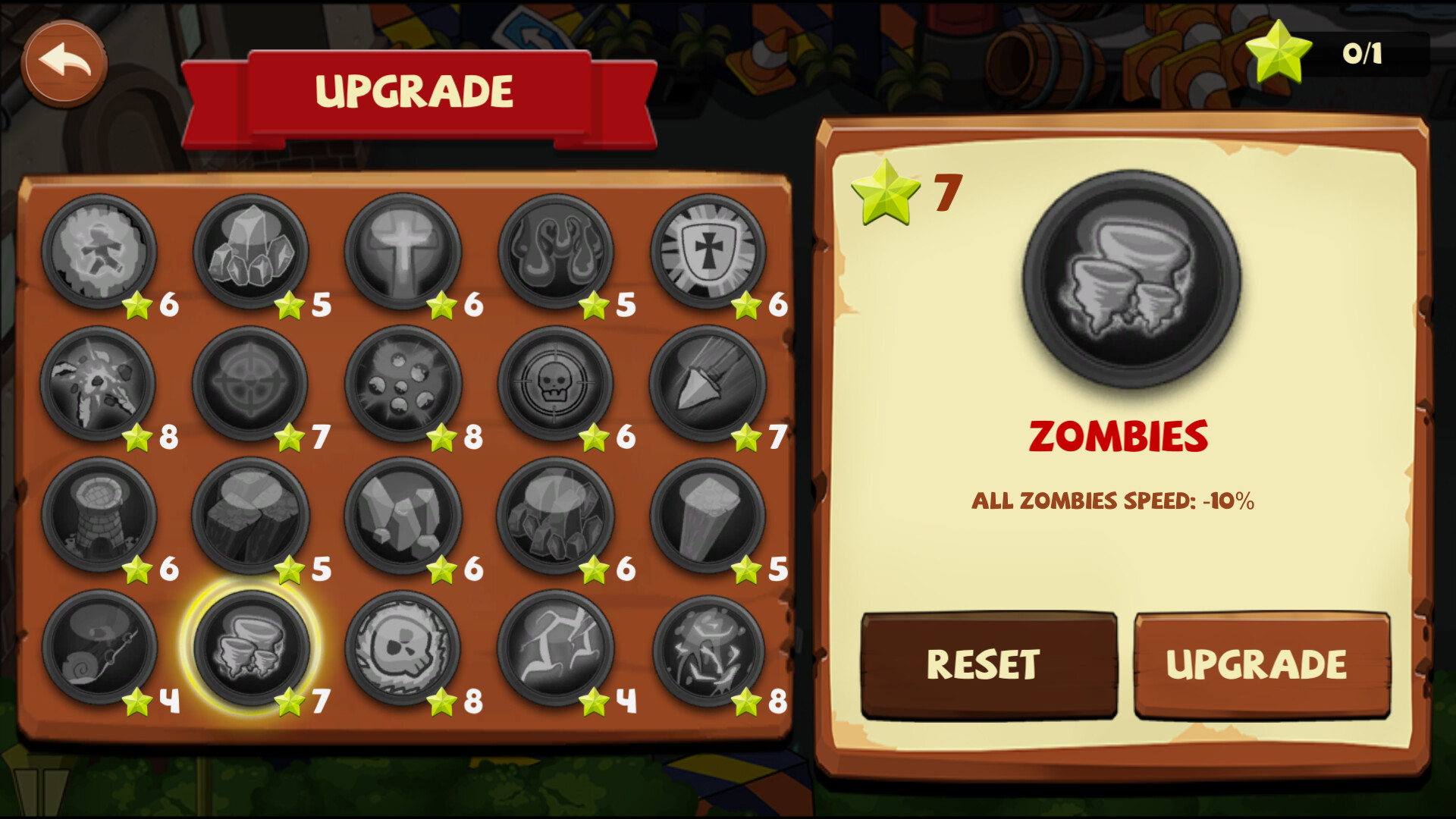Select the flames upgrade icon
The height and width of the screenshot is (819, 1456).
pyautogui.click(x=557, y=250)
